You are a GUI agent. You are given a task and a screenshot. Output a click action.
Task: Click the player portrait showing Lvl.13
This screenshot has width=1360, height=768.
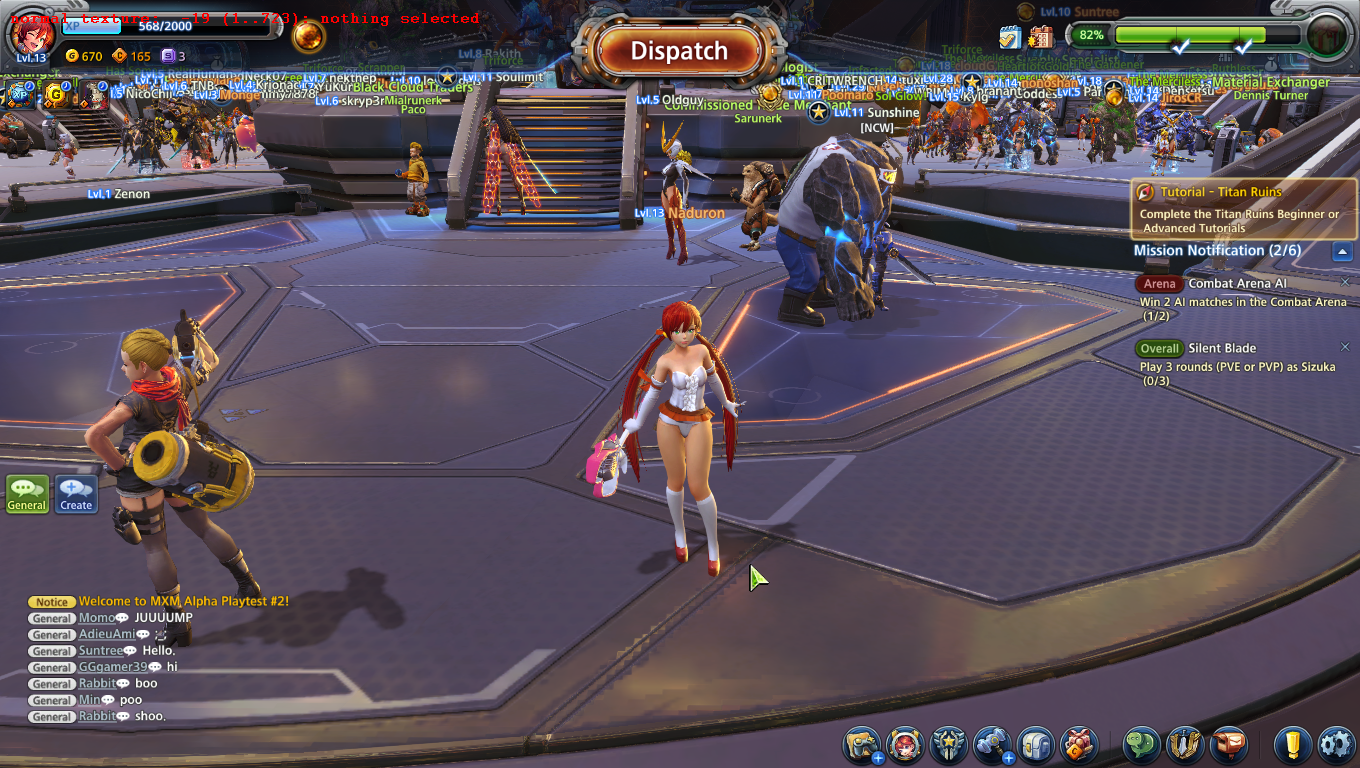click(x=31, y=35)
